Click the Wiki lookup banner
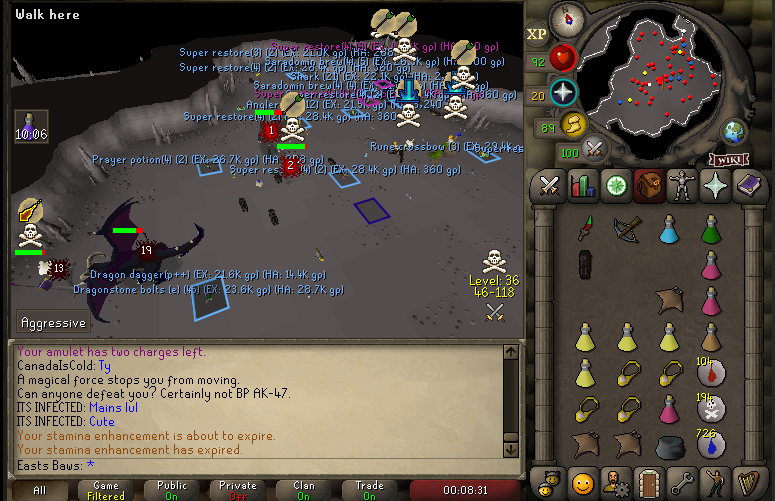The width and height of the screenshot is (775, 501). click(730, 159)
